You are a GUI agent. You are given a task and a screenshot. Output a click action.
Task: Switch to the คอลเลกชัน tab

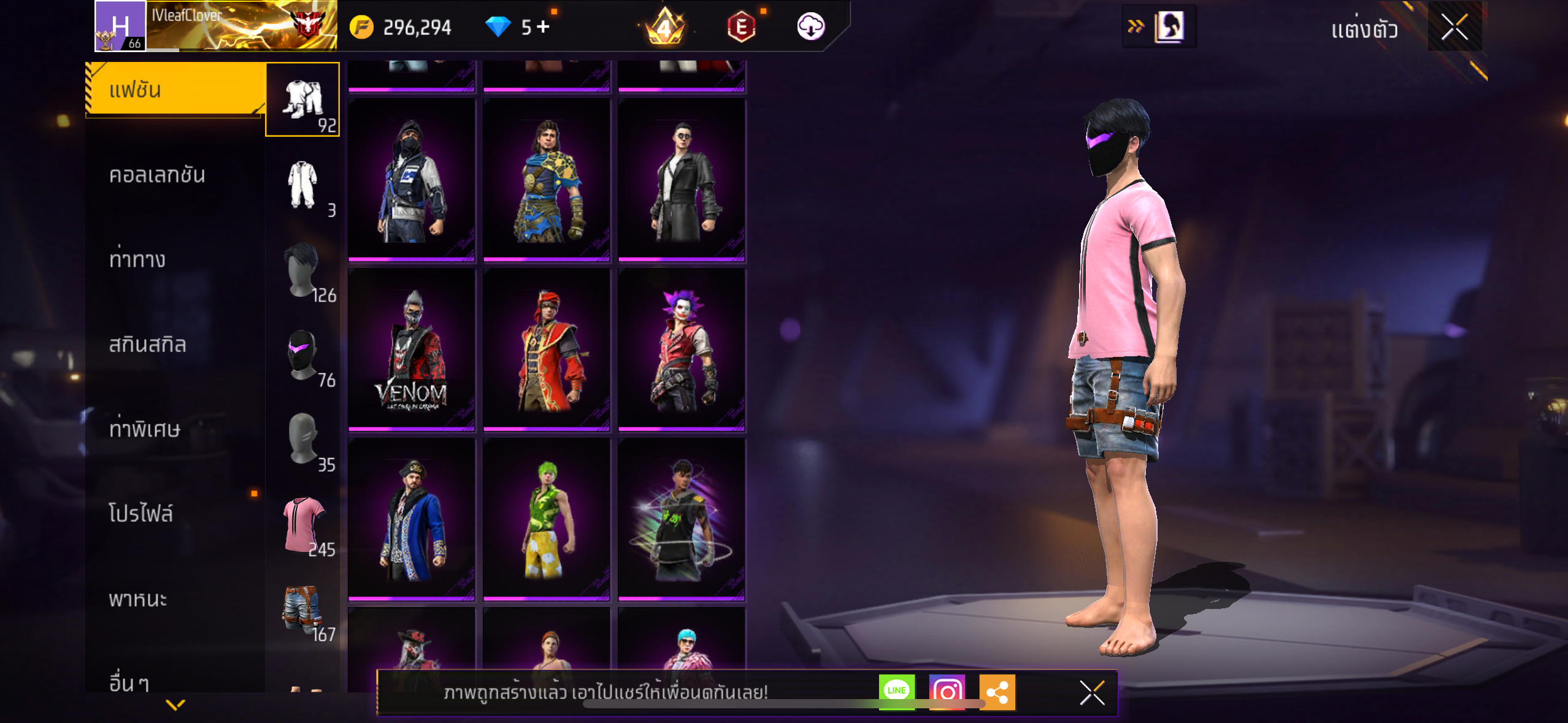click(x=157, y=175)
